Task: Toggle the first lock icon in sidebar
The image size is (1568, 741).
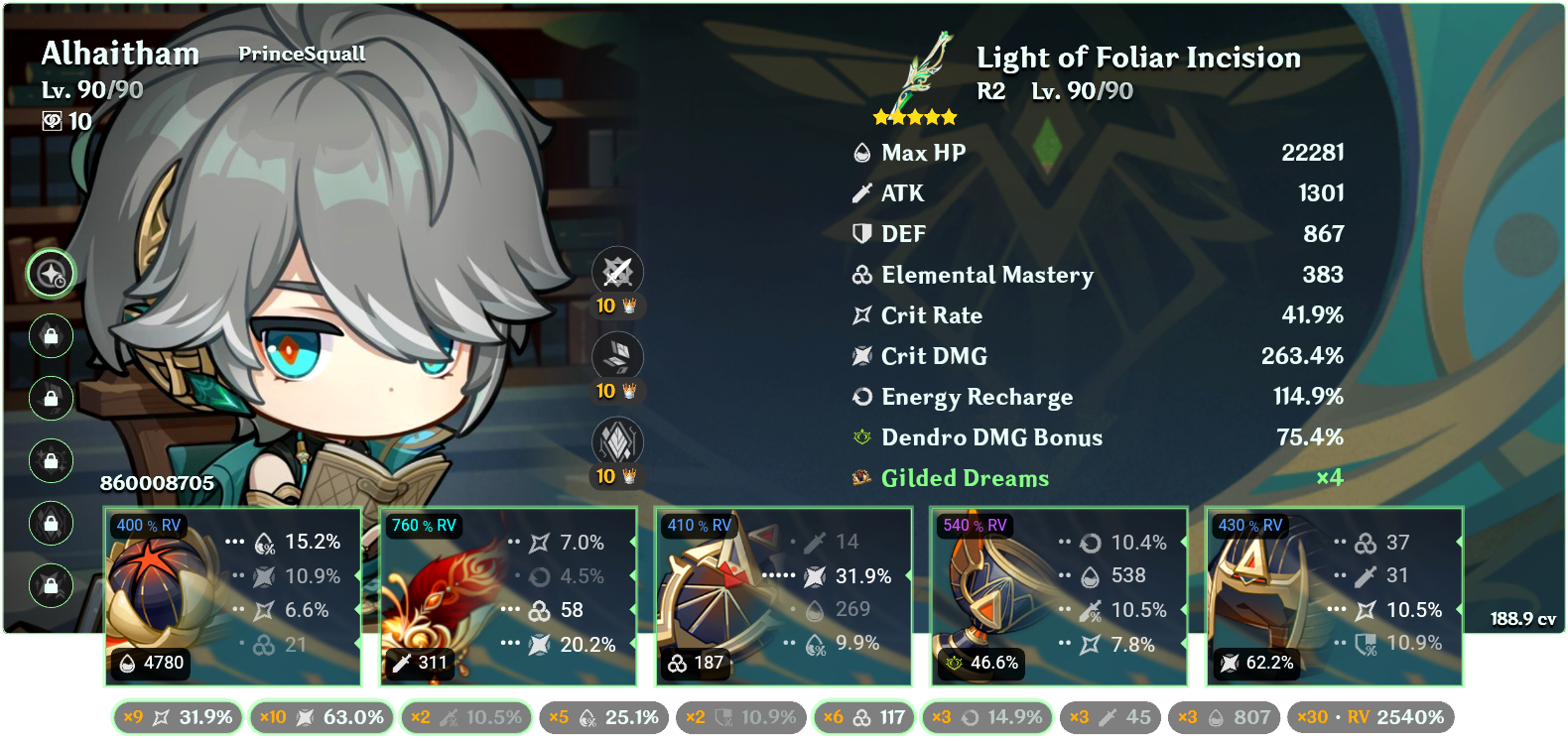Action: [50, 337]
